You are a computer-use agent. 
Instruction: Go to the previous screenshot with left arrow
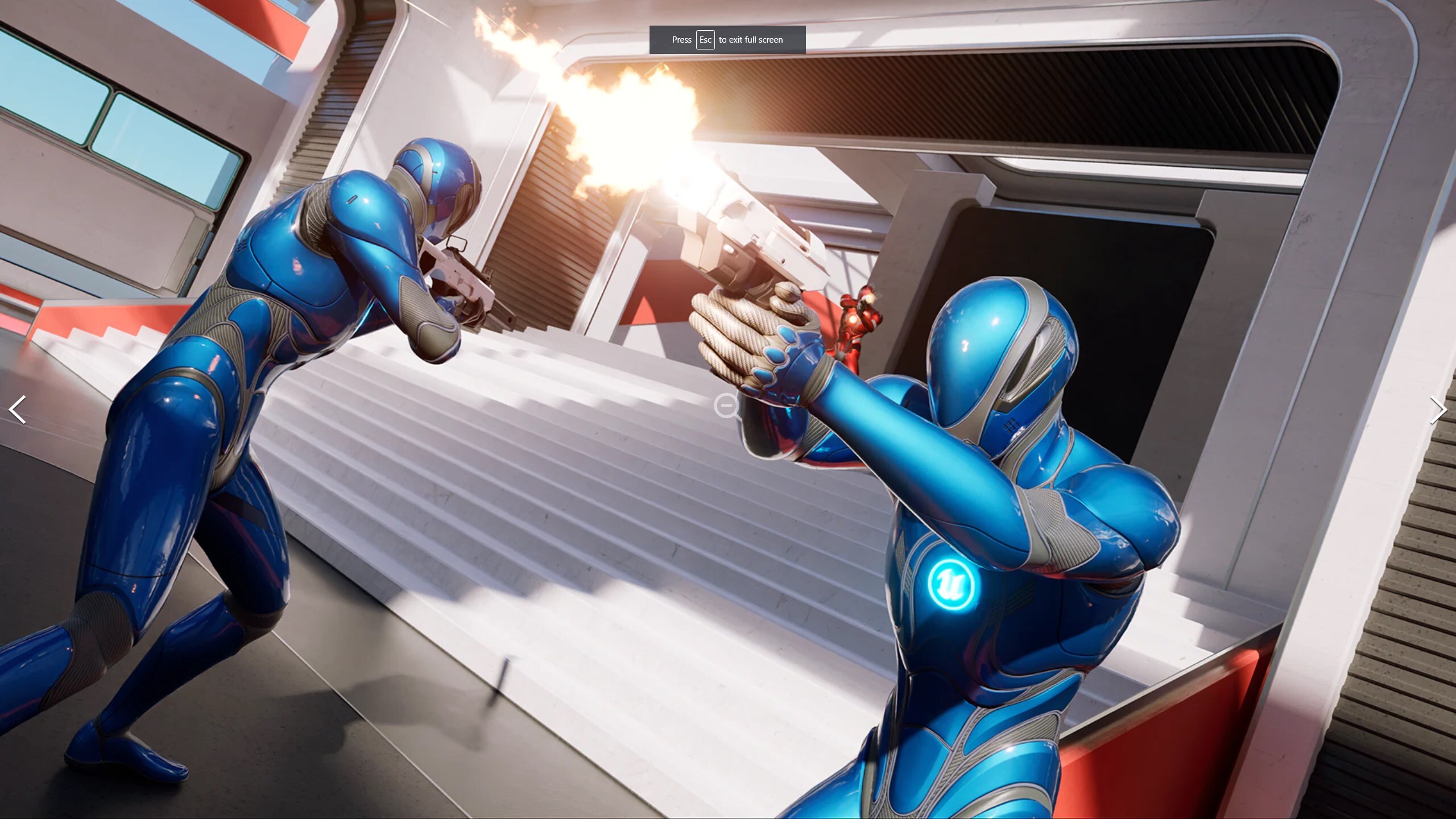pos(18,409)
